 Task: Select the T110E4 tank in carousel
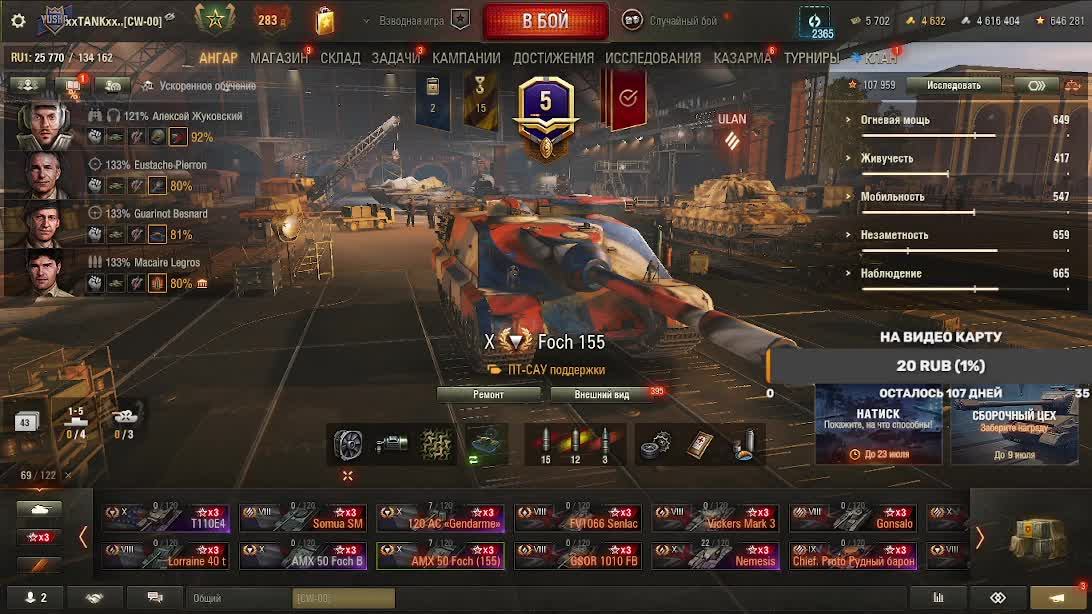coord(165,517)
